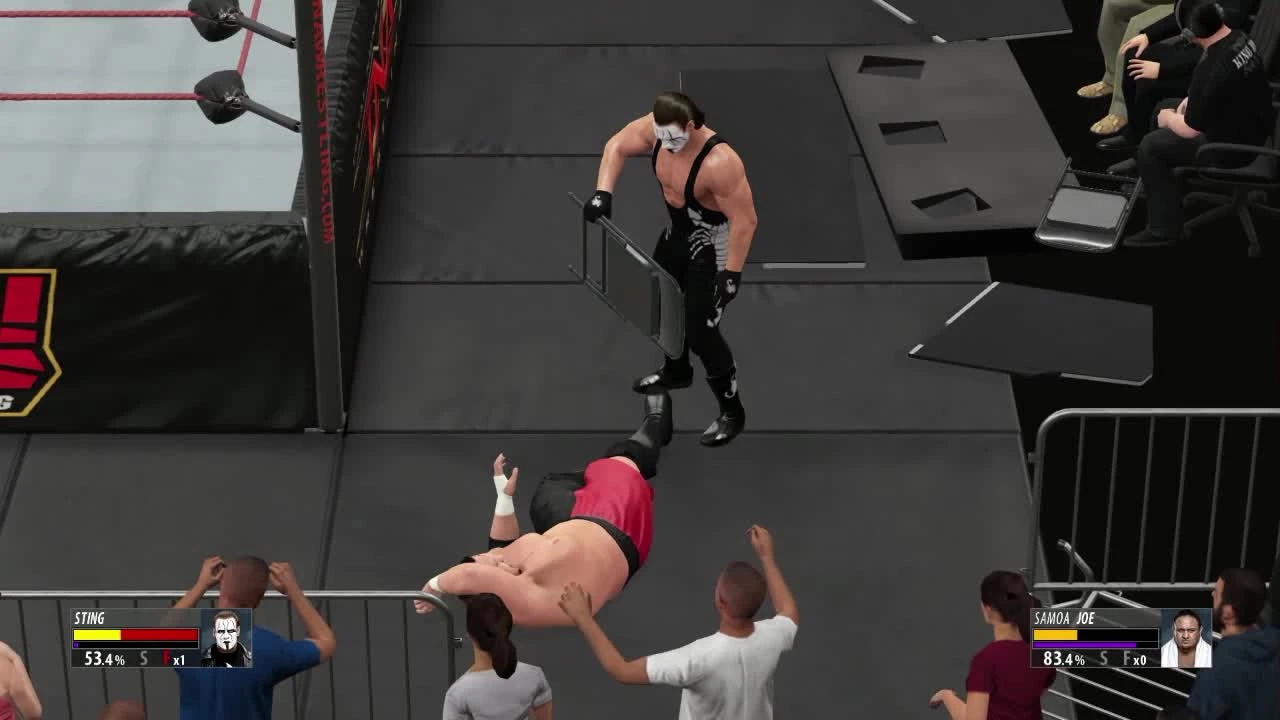
Task: Click the x0 finisher counter for Samoa Joe
Action: click(x=1140, y=658)
